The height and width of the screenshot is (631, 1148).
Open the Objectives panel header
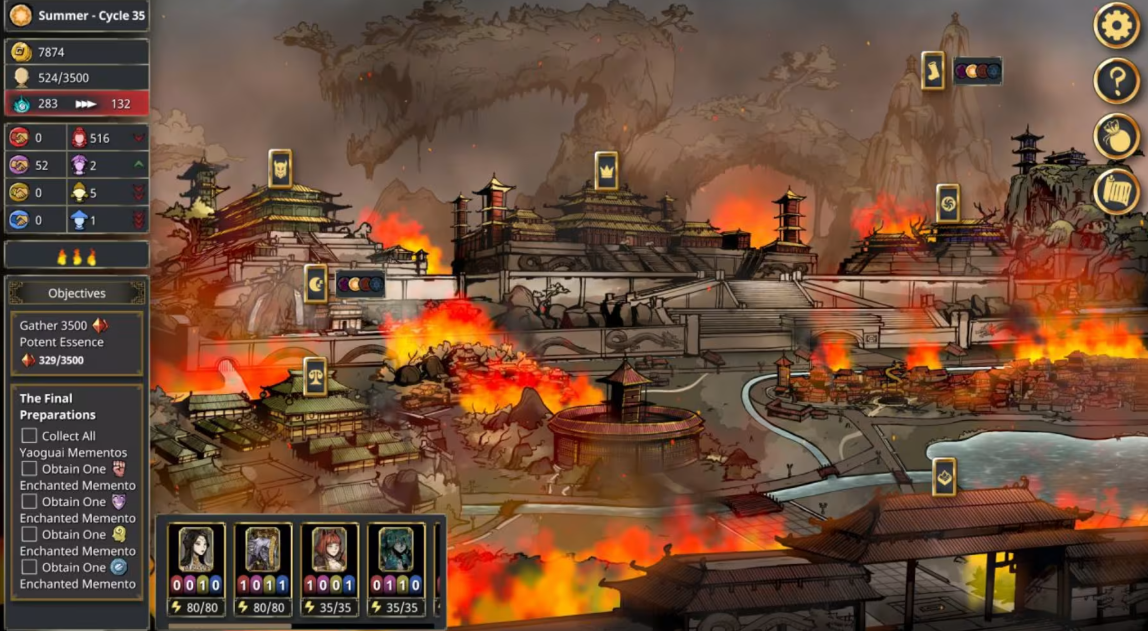[x=77, y=293]
